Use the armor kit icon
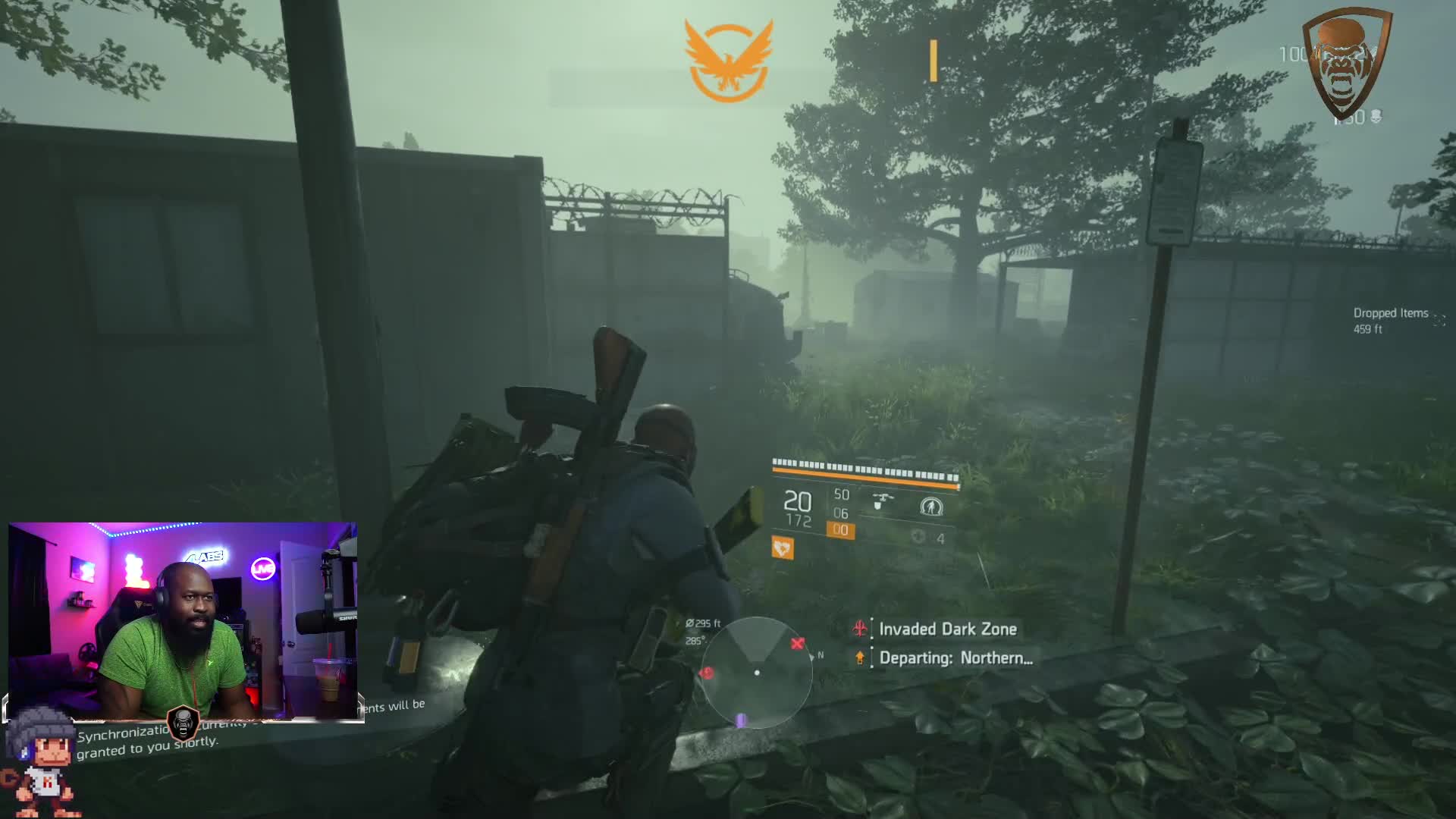The width and height of the screenshot is (1456, 819). tap(918, 537)
